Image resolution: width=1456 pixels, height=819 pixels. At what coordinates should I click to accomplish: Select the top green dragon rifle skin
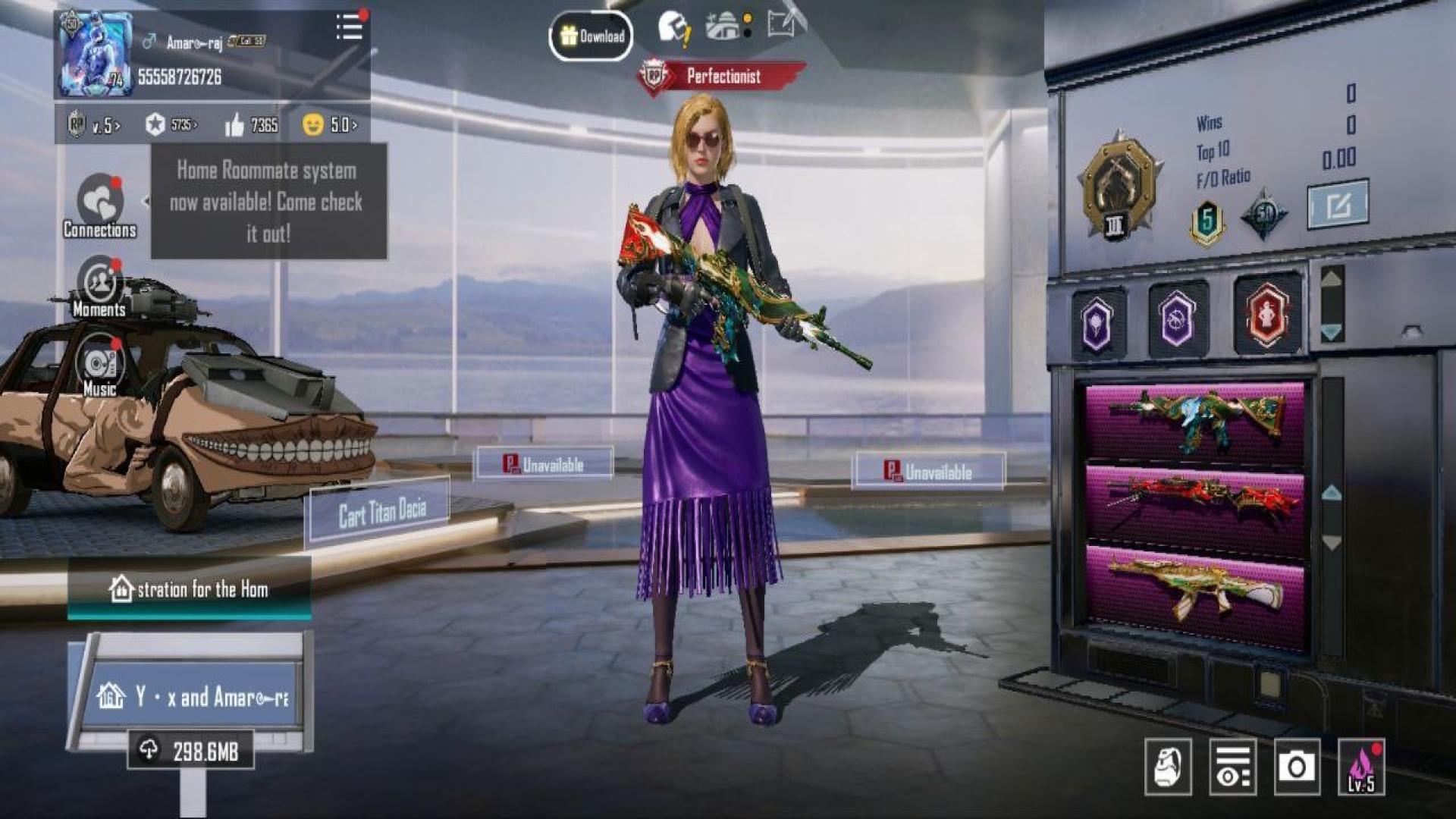click(1195, 420)
